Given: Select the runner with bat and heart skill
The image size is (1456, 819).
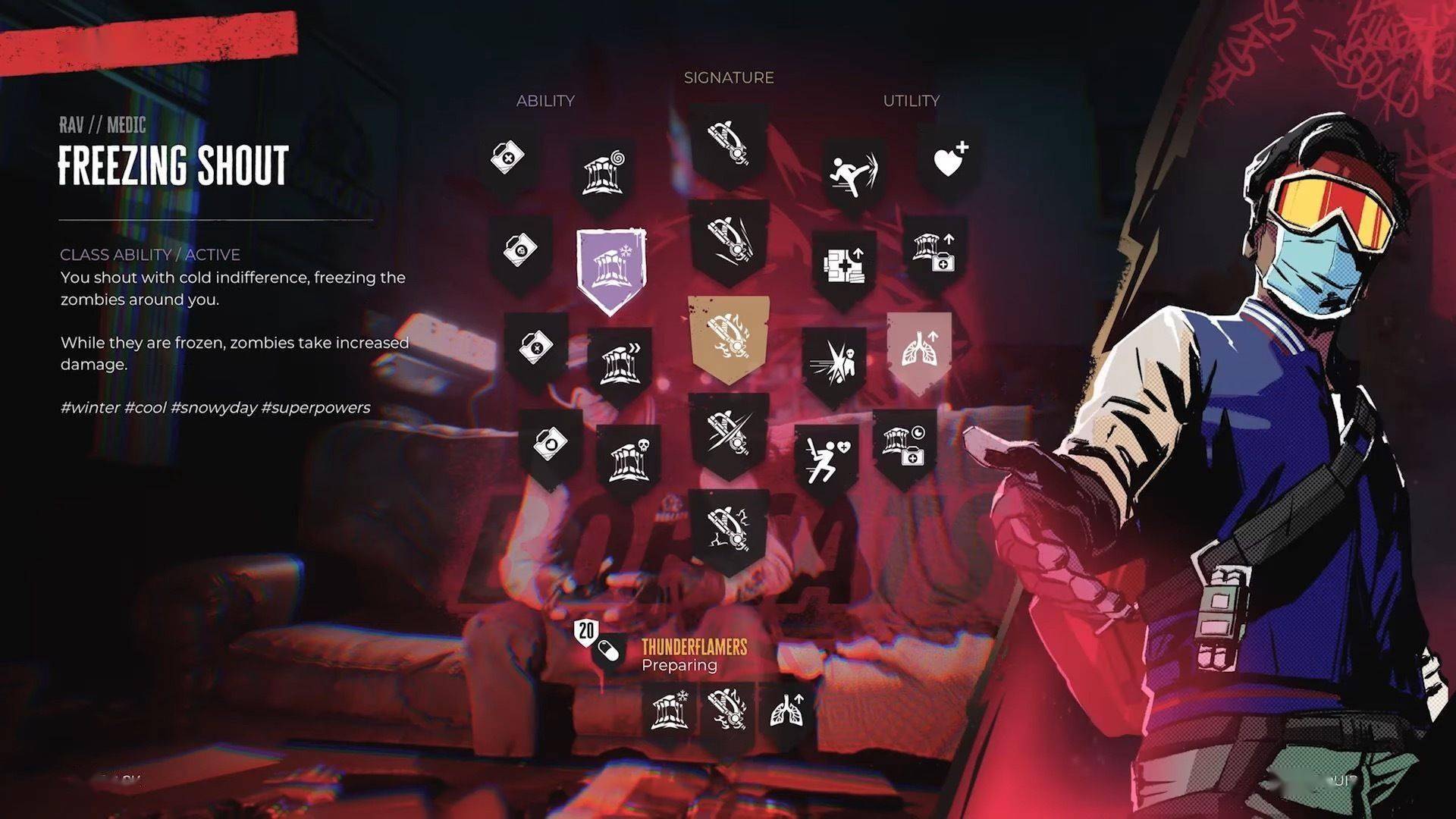Looking at the screenshot, I should coord(825,457).
